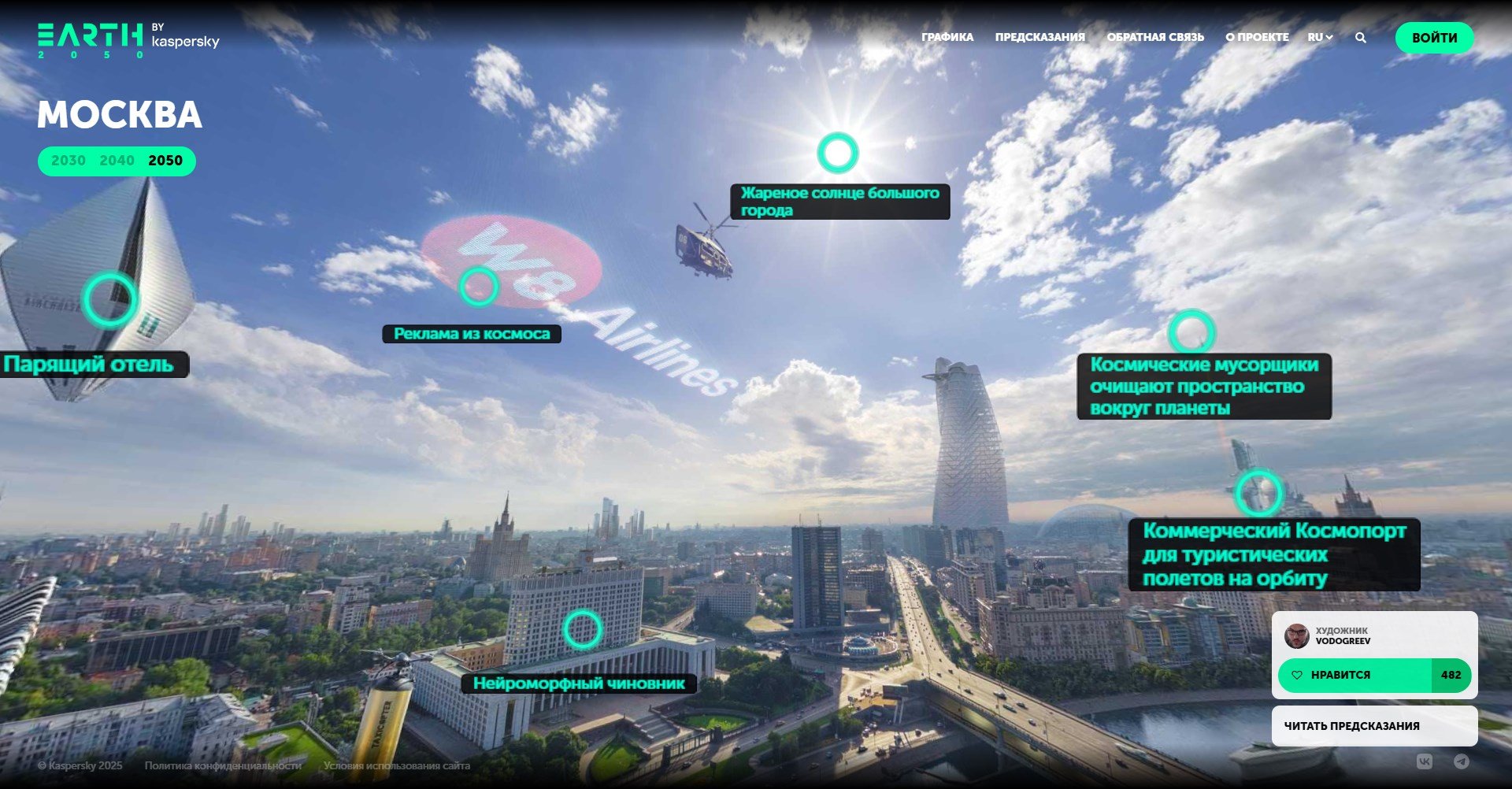This screenshot has width=1512, height=789.
Task: Select the 2050 year tab
Action: click(x=165, y=161)
